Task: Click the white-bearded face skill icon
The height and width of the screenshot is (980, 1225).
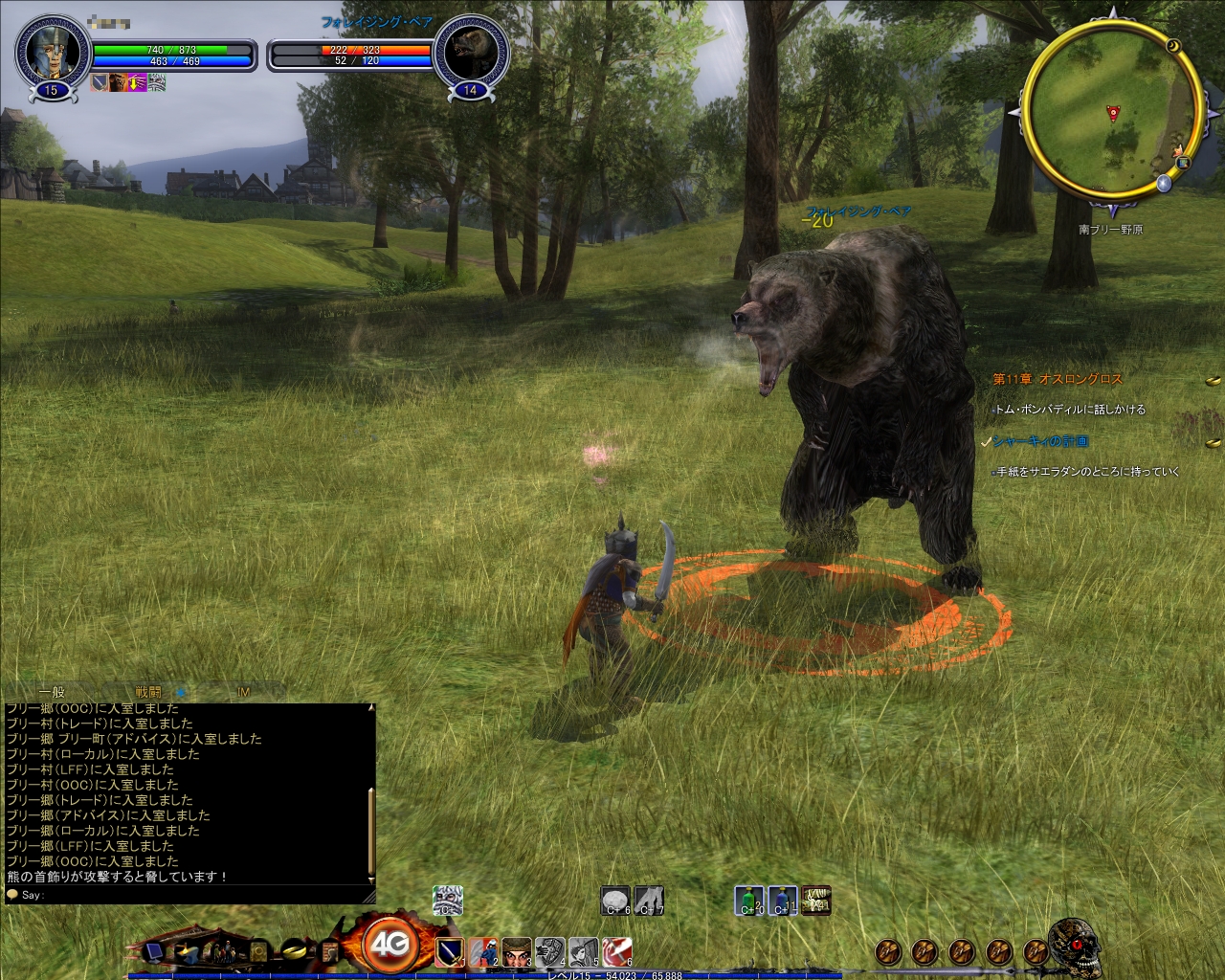Action: point(447,900)
